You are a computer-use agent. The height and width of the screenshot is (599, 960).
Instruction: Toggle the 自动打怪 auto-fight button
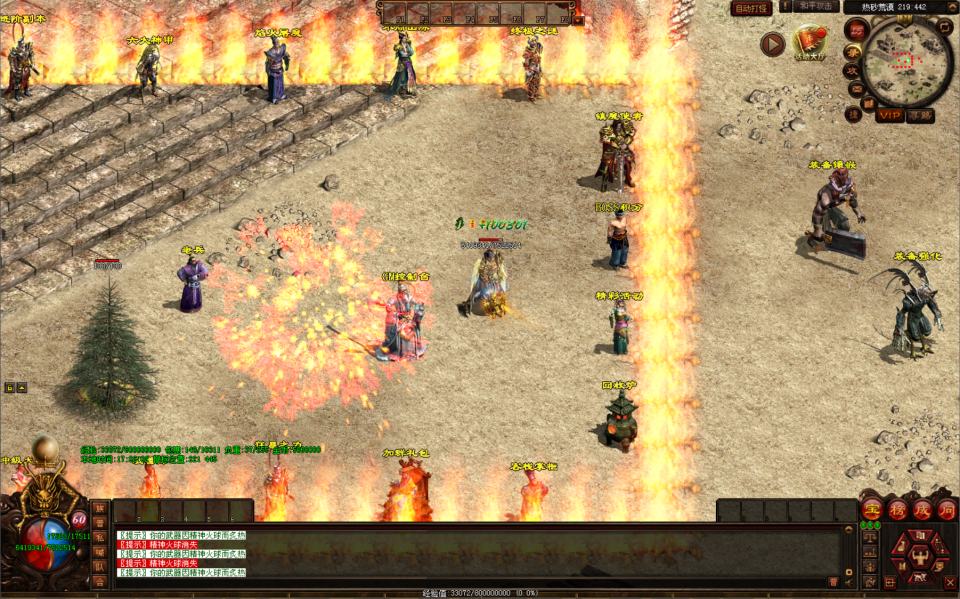coord(751,8)
